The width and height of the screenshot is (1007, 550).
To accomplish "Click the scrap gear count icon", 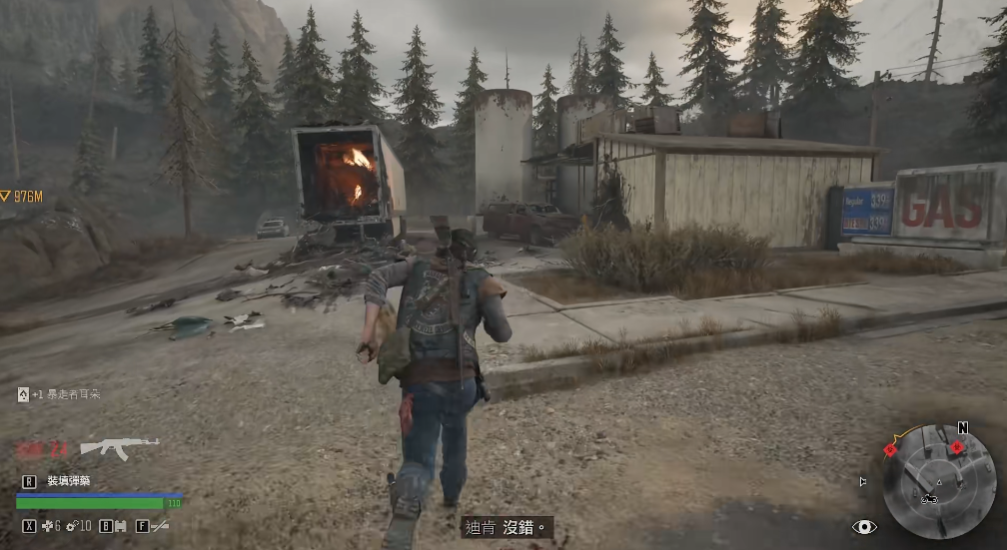I will (72, 525).
